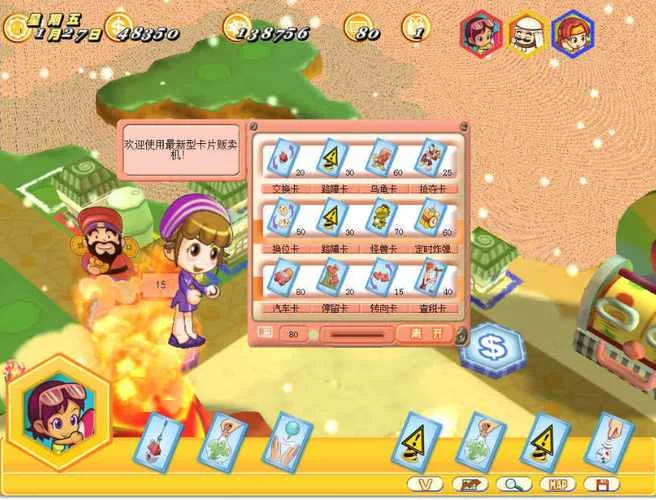Image resolution: width=656 pixels, height=500 pixels.
Task: View the turbaned man player portrait
Action: [527, 33]
